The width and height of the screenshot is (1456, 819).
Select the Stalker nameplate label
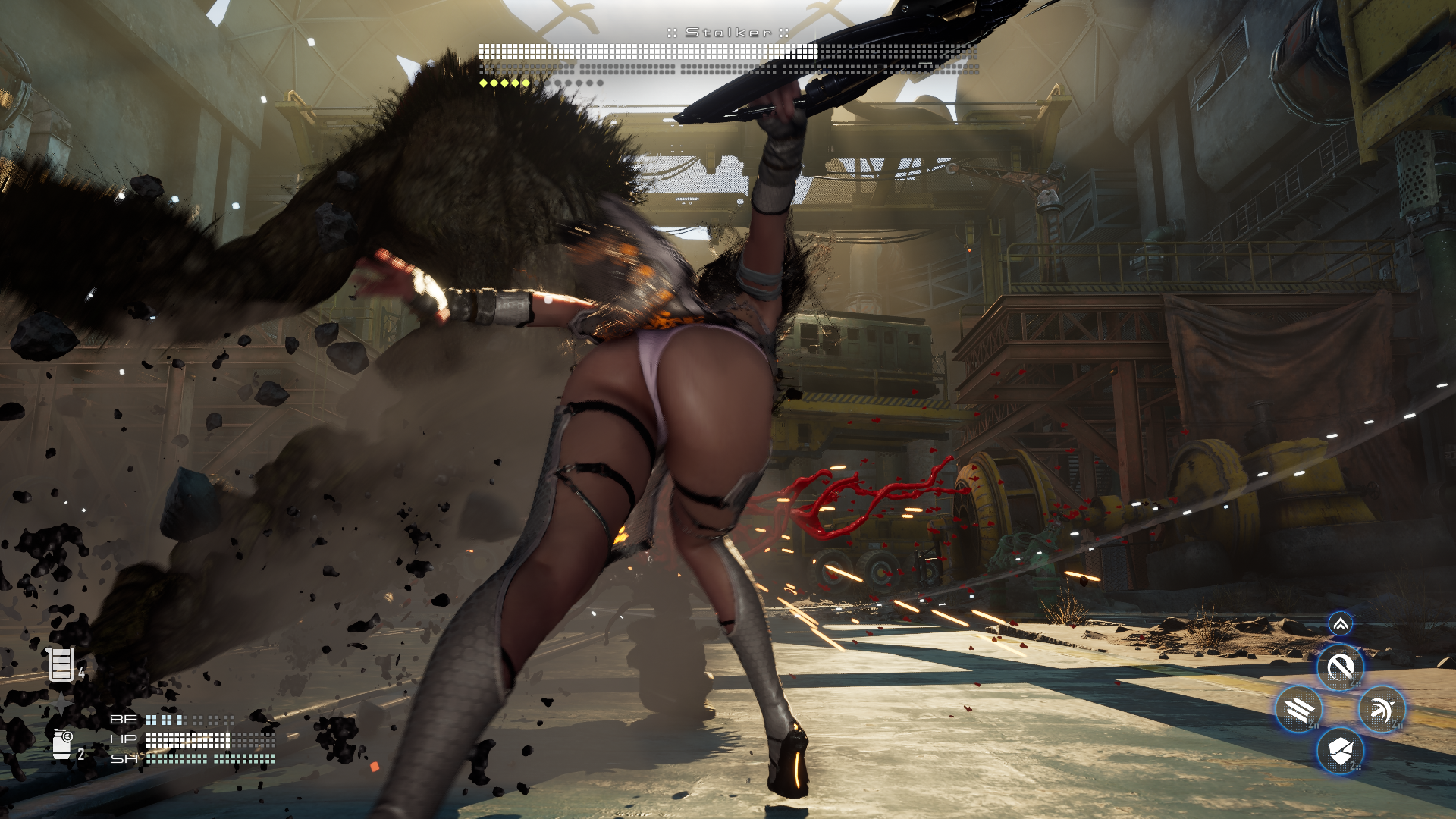point(727,33)
